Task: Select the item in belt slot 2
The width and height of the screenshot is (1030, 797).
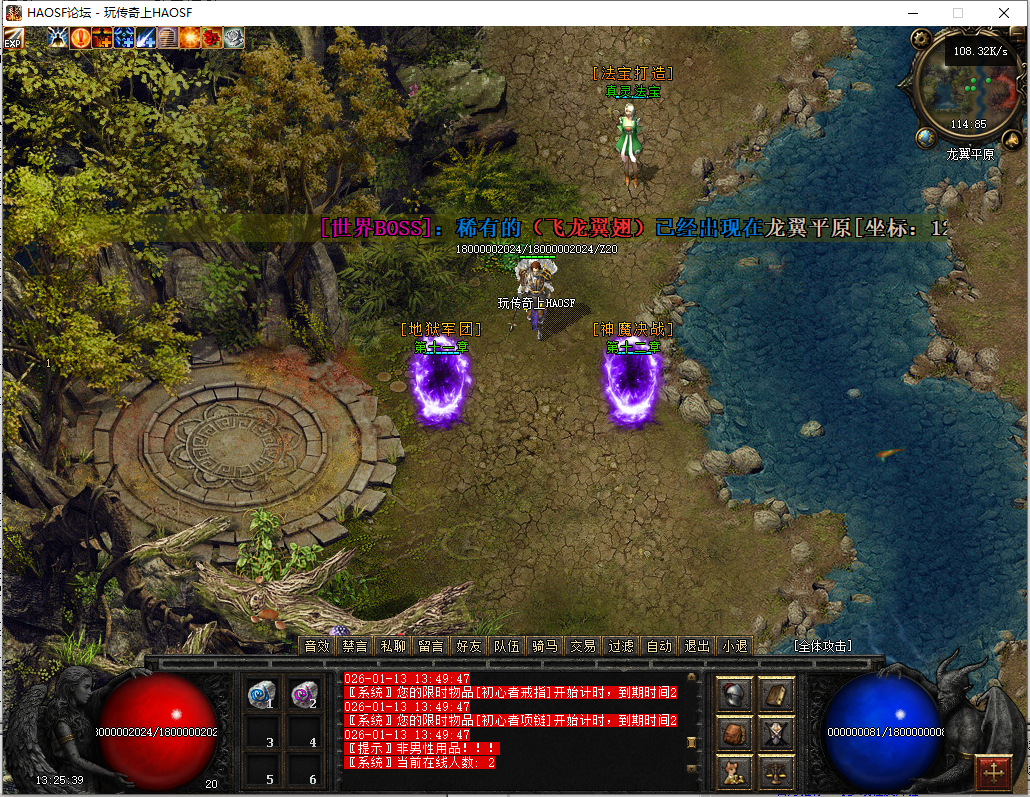Action: (304, 695)
